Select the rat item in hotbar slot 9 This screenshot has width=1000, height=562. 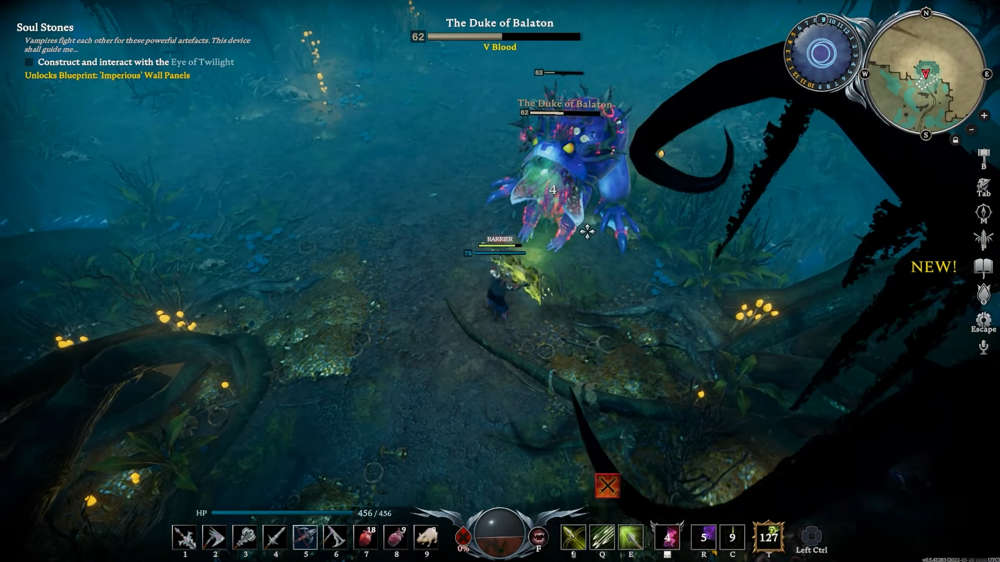point(426,537)
